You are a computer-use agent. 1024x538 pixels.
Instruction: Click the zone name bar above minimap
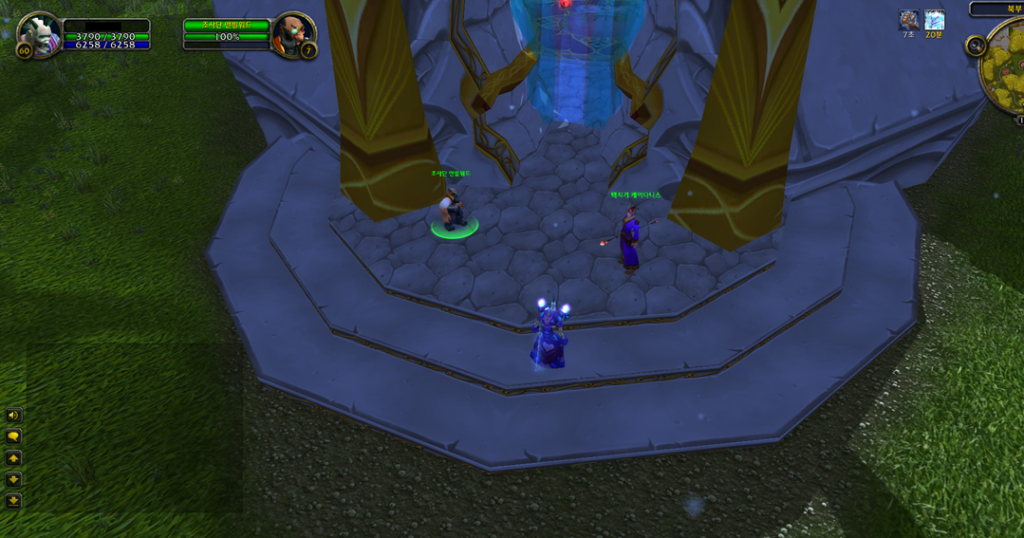point(996,8)
